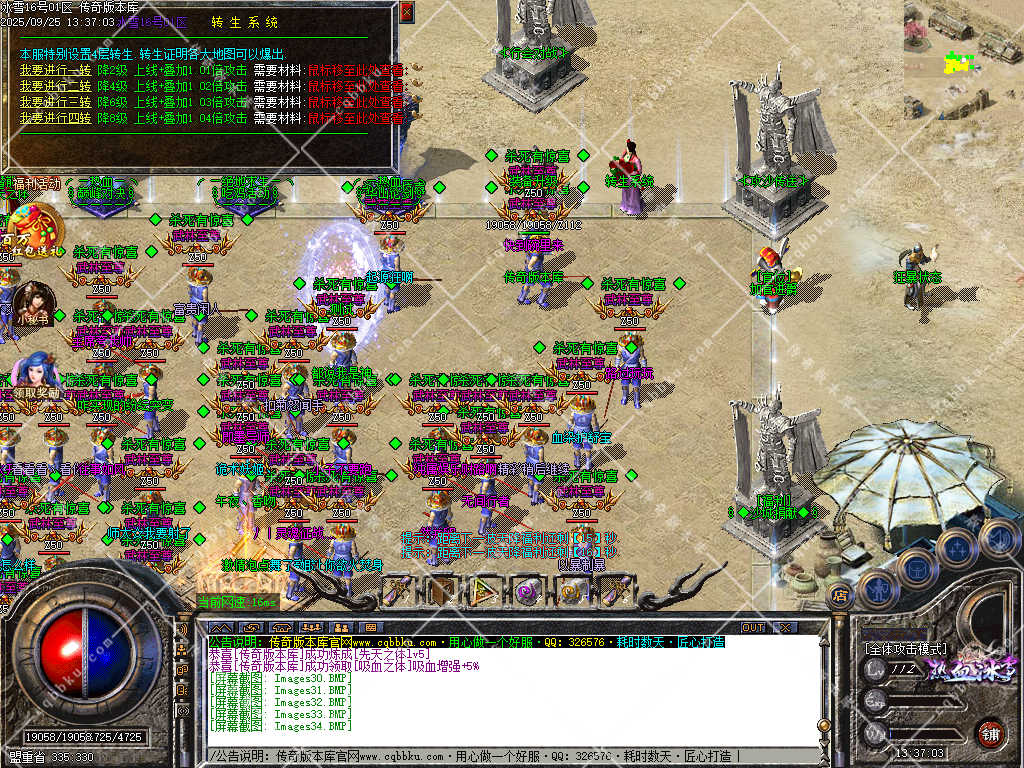Toggle the 全体攻击模式 attack mode label
The width and height of the screenshot is (1024, 768).
(905, 648)
